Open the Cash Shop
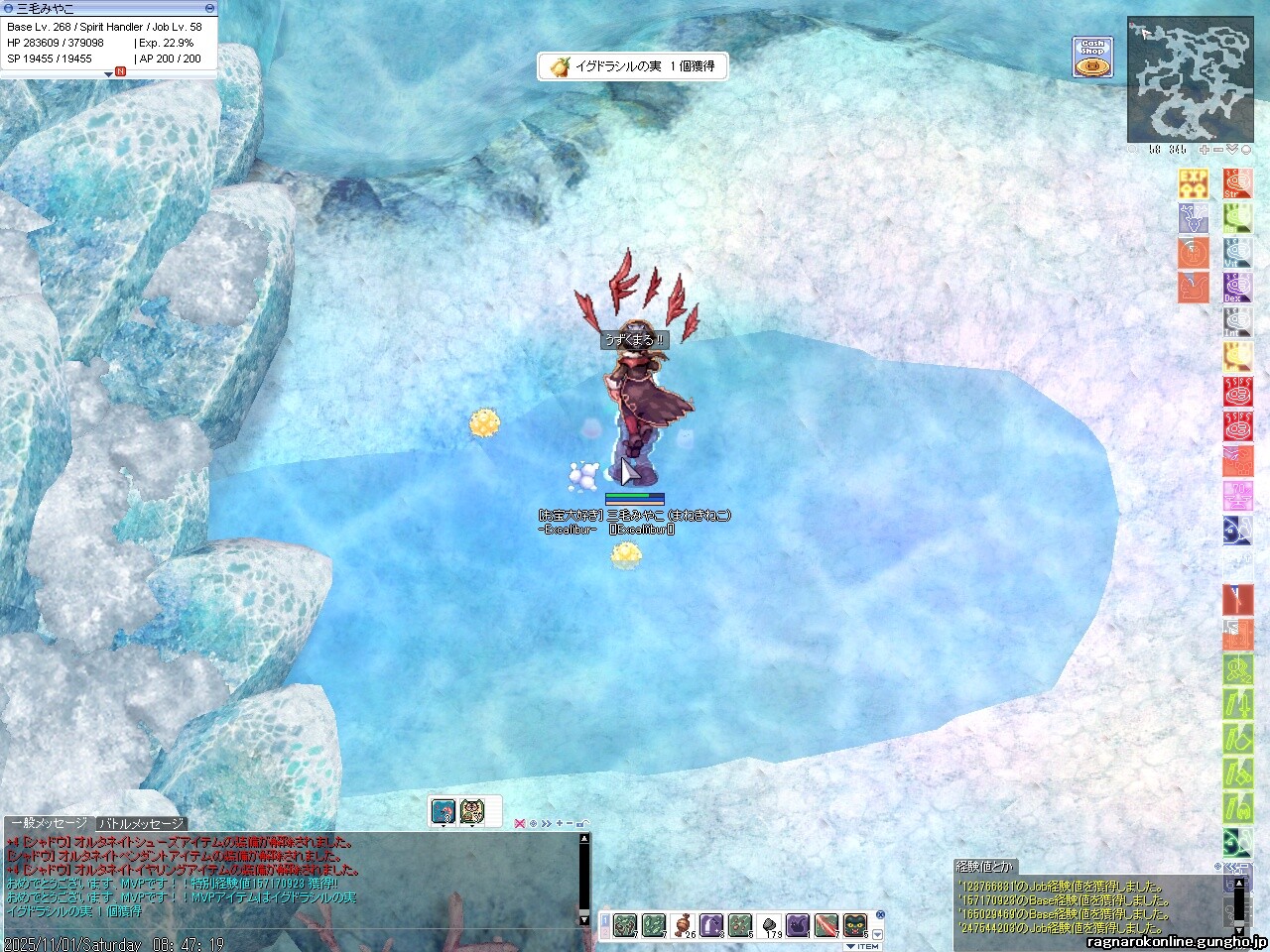Image resolution: width=1270 pixels, height=952 pixels. coord(1092,58)
